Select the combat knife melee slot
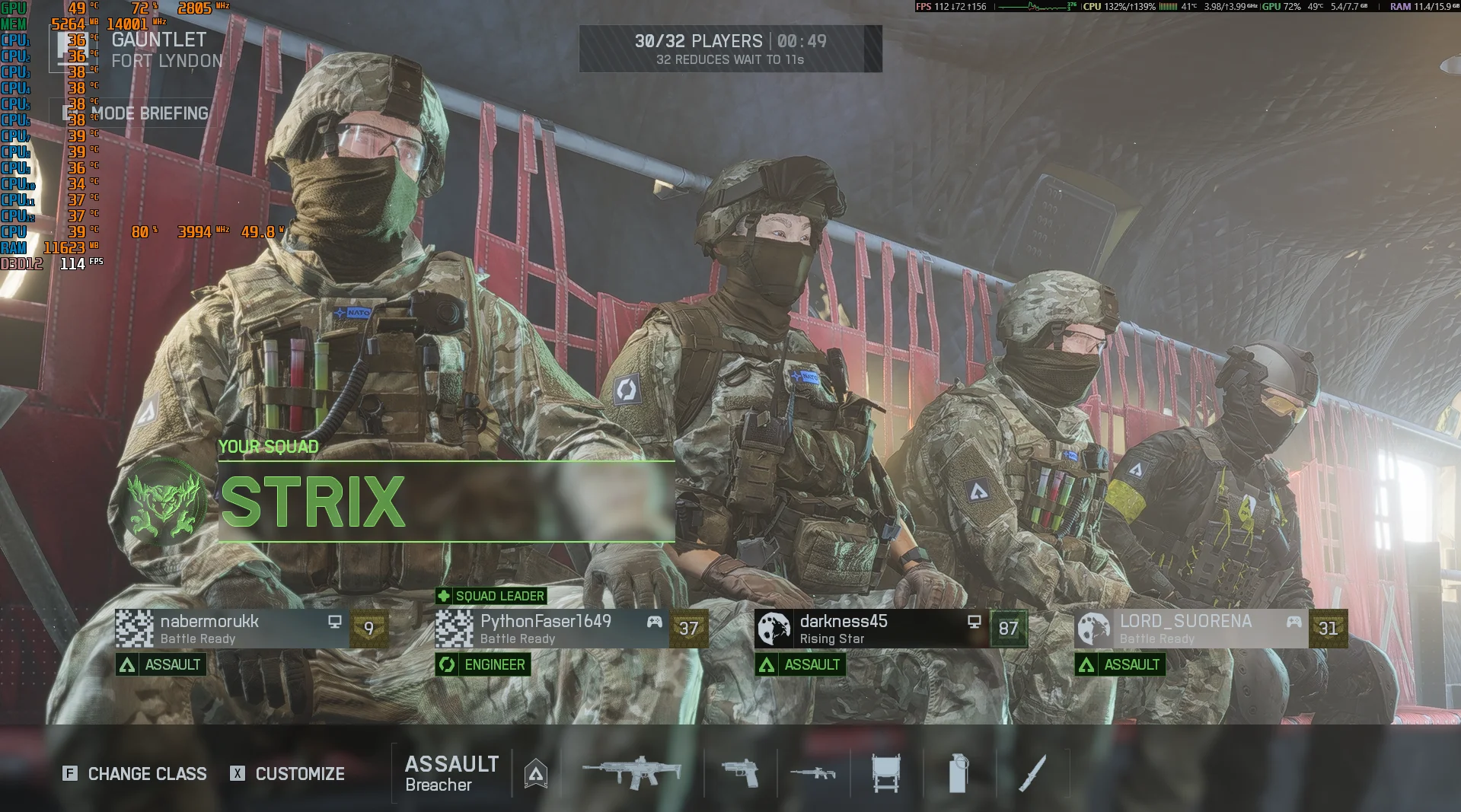Screen dimensions: 1461x812 1032,774
